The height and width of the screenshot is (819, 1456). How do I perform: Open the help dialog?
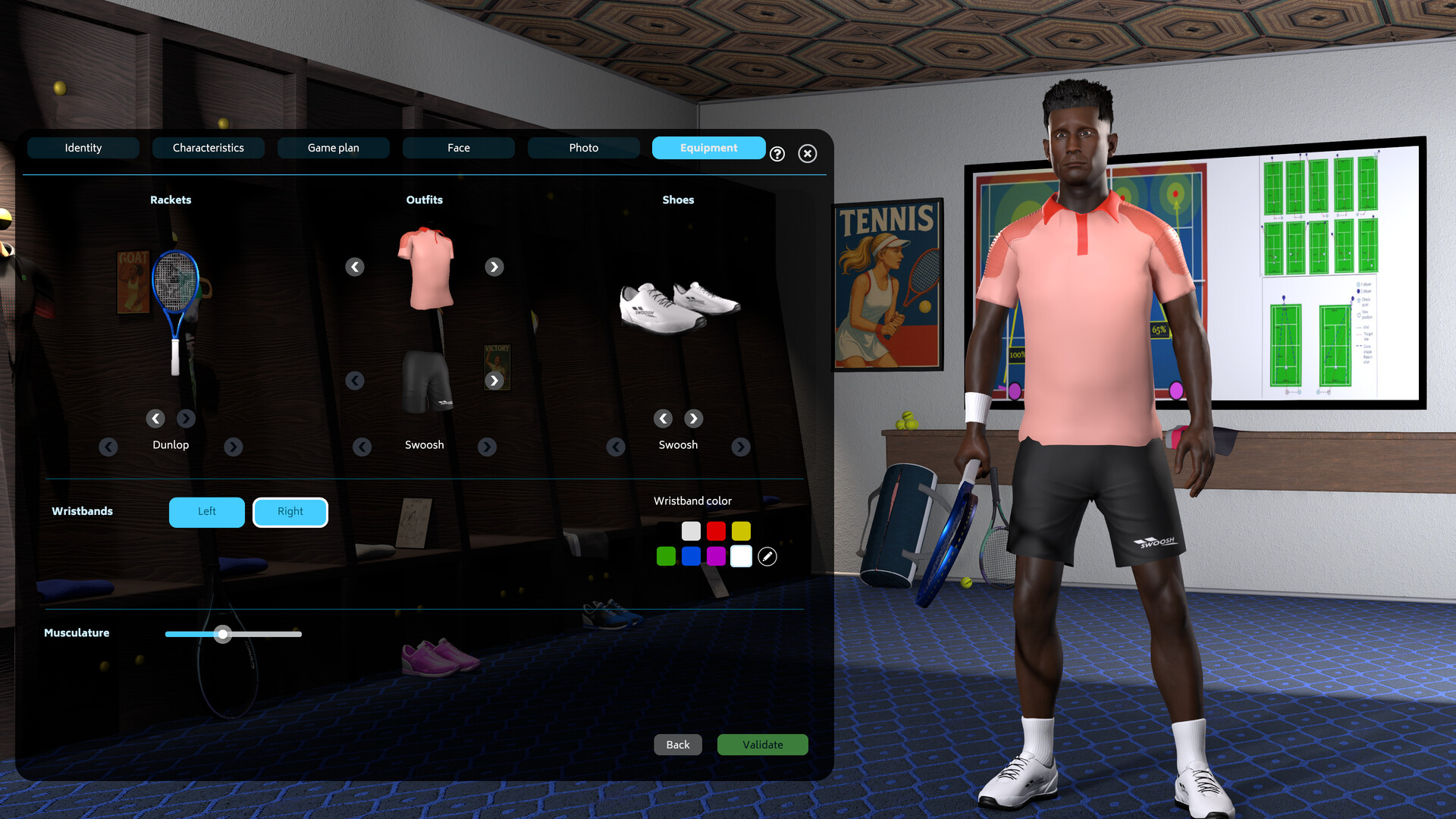pos(777,154)
